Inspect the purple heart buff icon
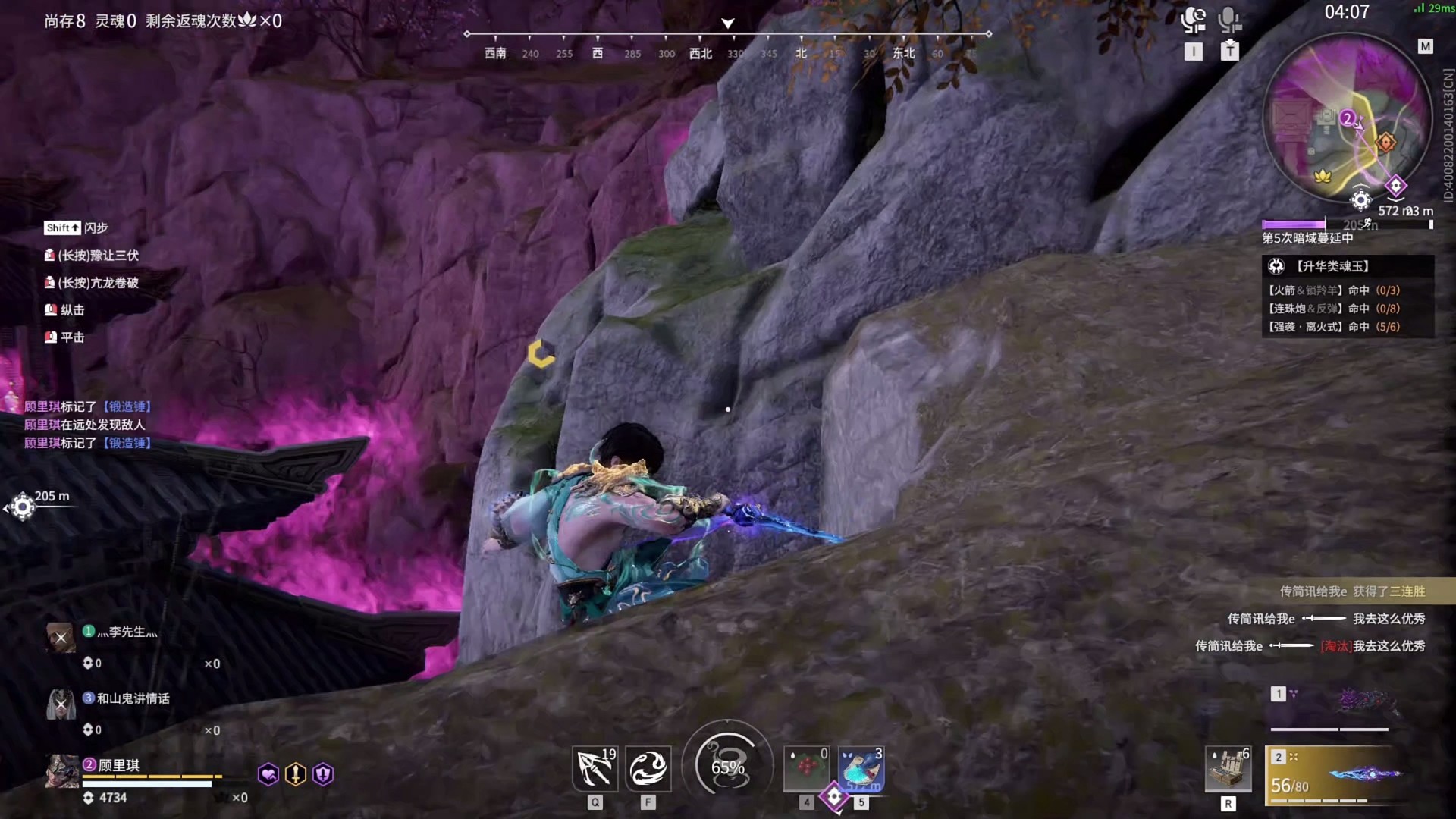The width and height of the screenshot is (1456, 819). (268, 774)
